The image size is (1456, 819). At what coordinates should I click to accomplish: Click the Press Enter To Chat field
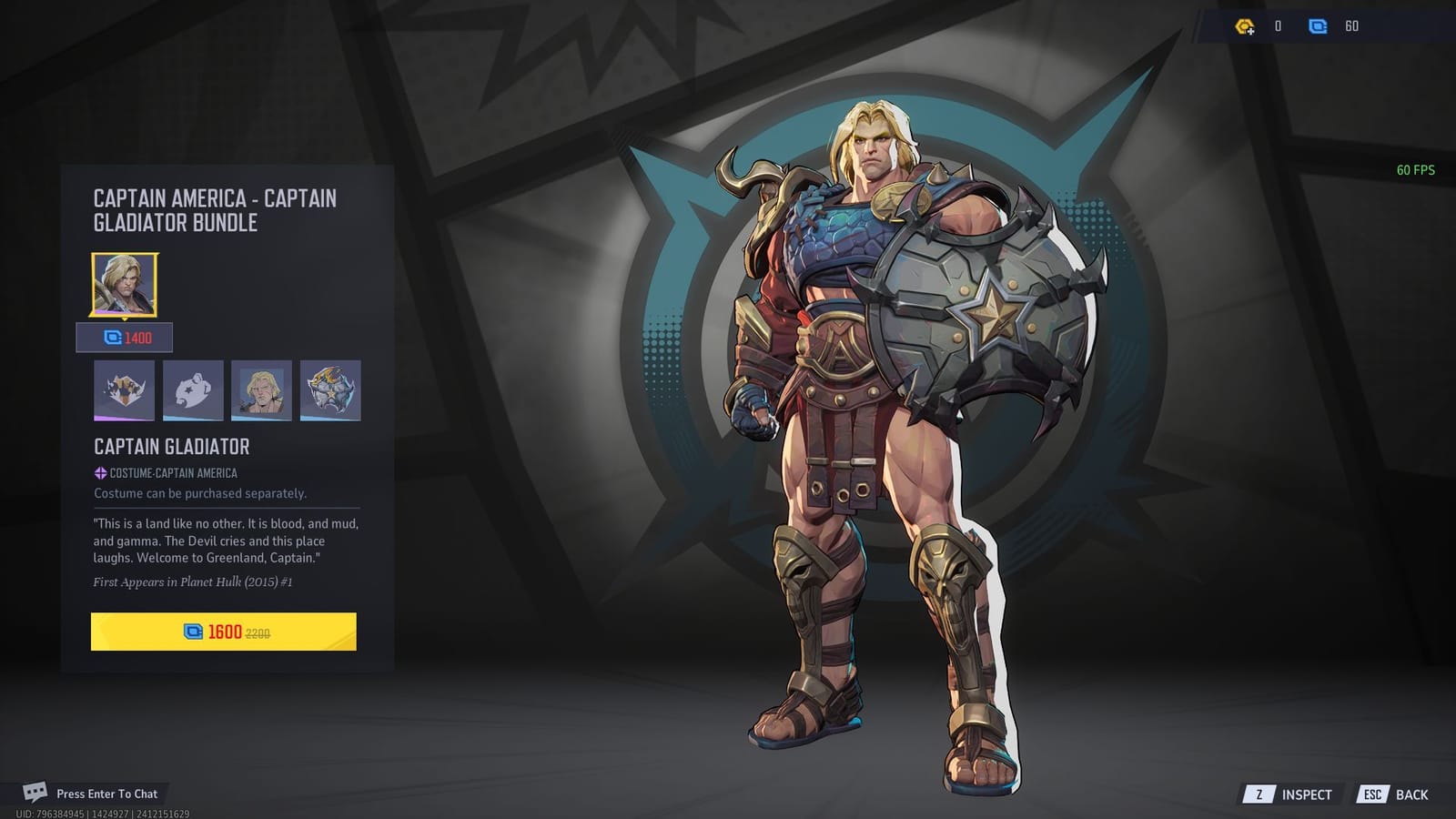[105, 794]
